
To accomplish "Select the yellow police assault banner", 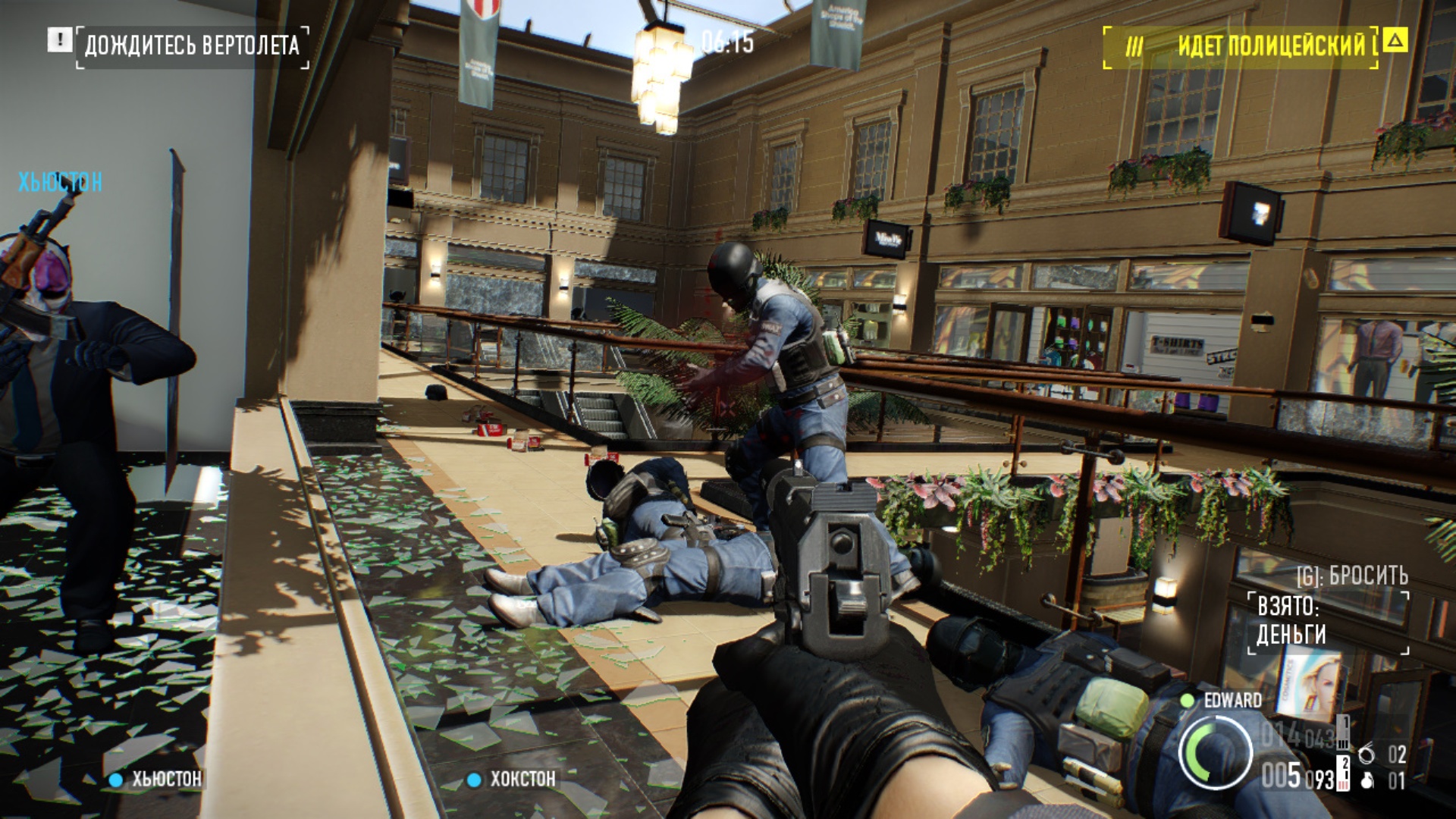I will 1241,46.
